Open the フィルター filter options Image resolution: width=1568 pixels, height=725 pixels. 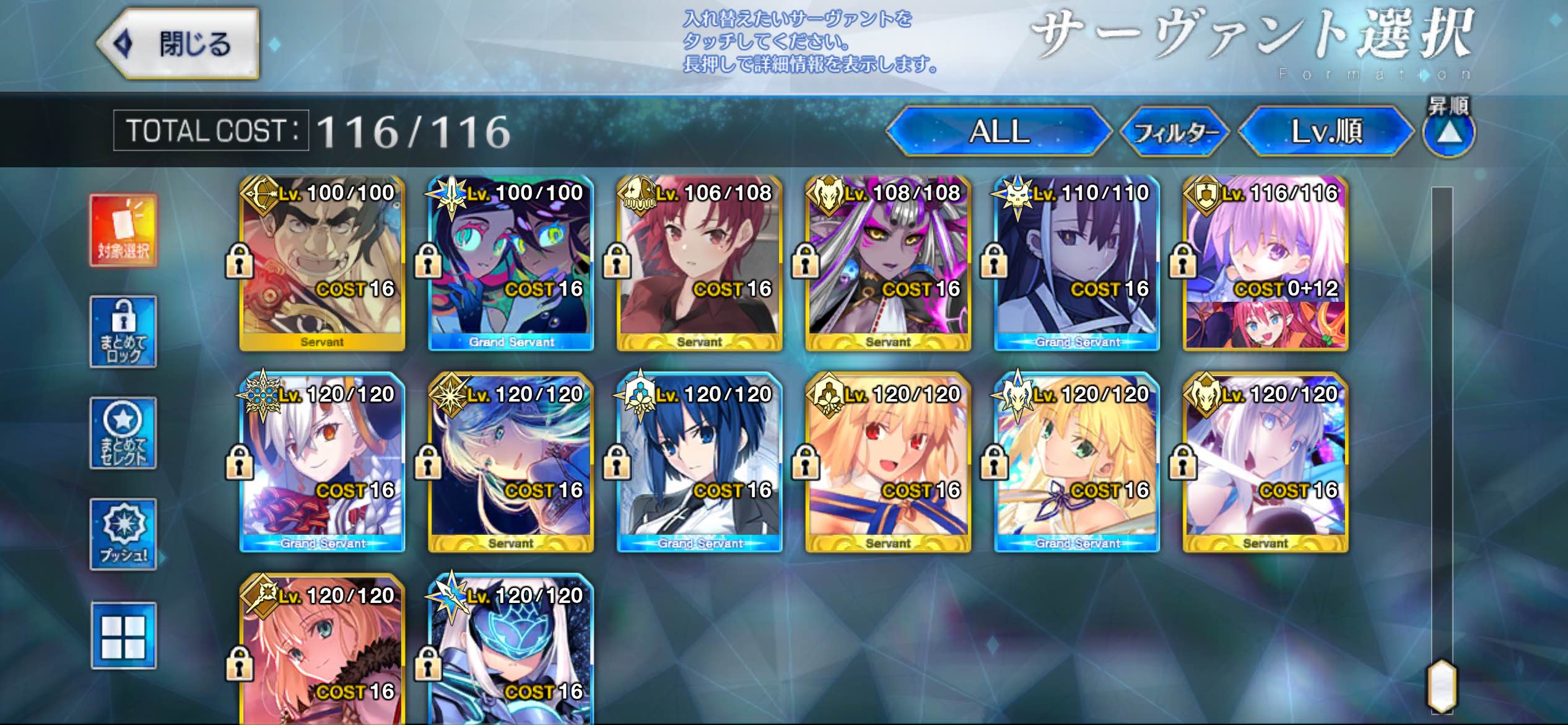1175,131
